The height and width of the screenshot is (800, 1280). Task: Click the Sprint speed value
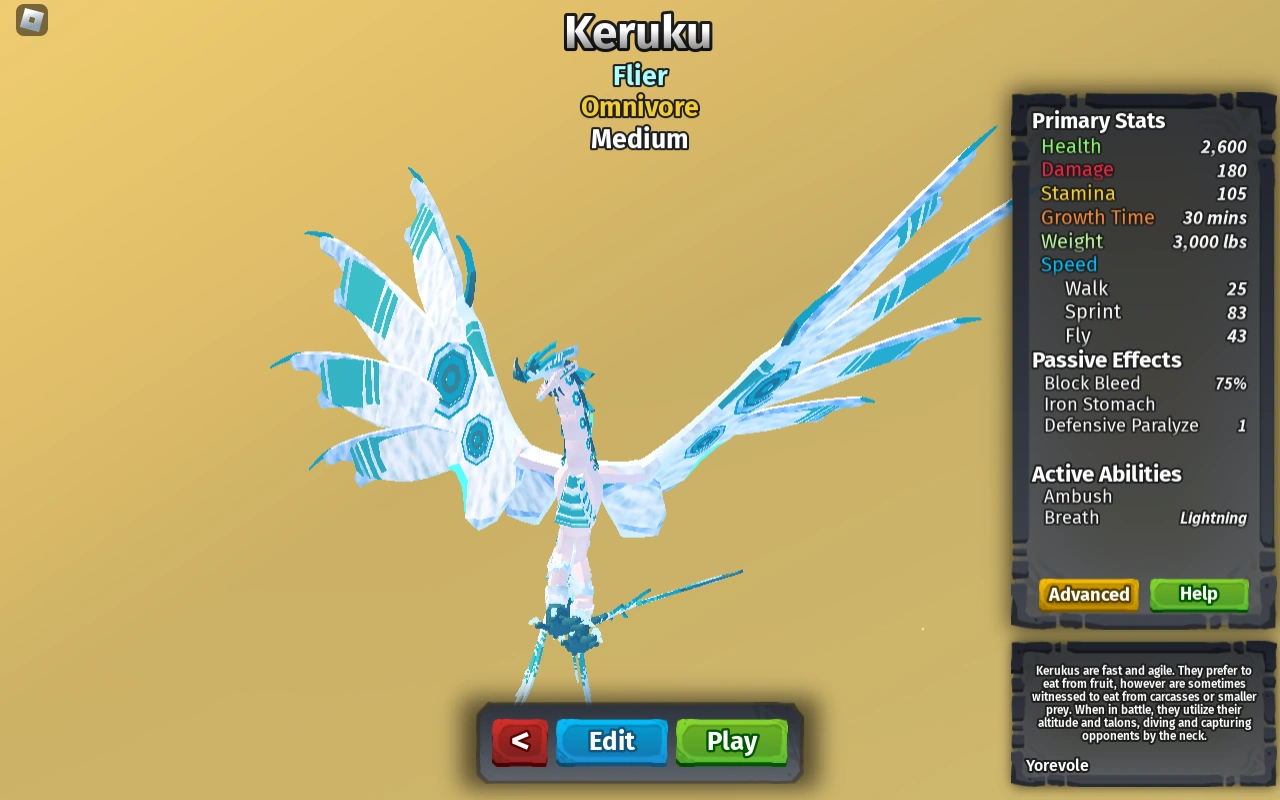click(1238, 312)
